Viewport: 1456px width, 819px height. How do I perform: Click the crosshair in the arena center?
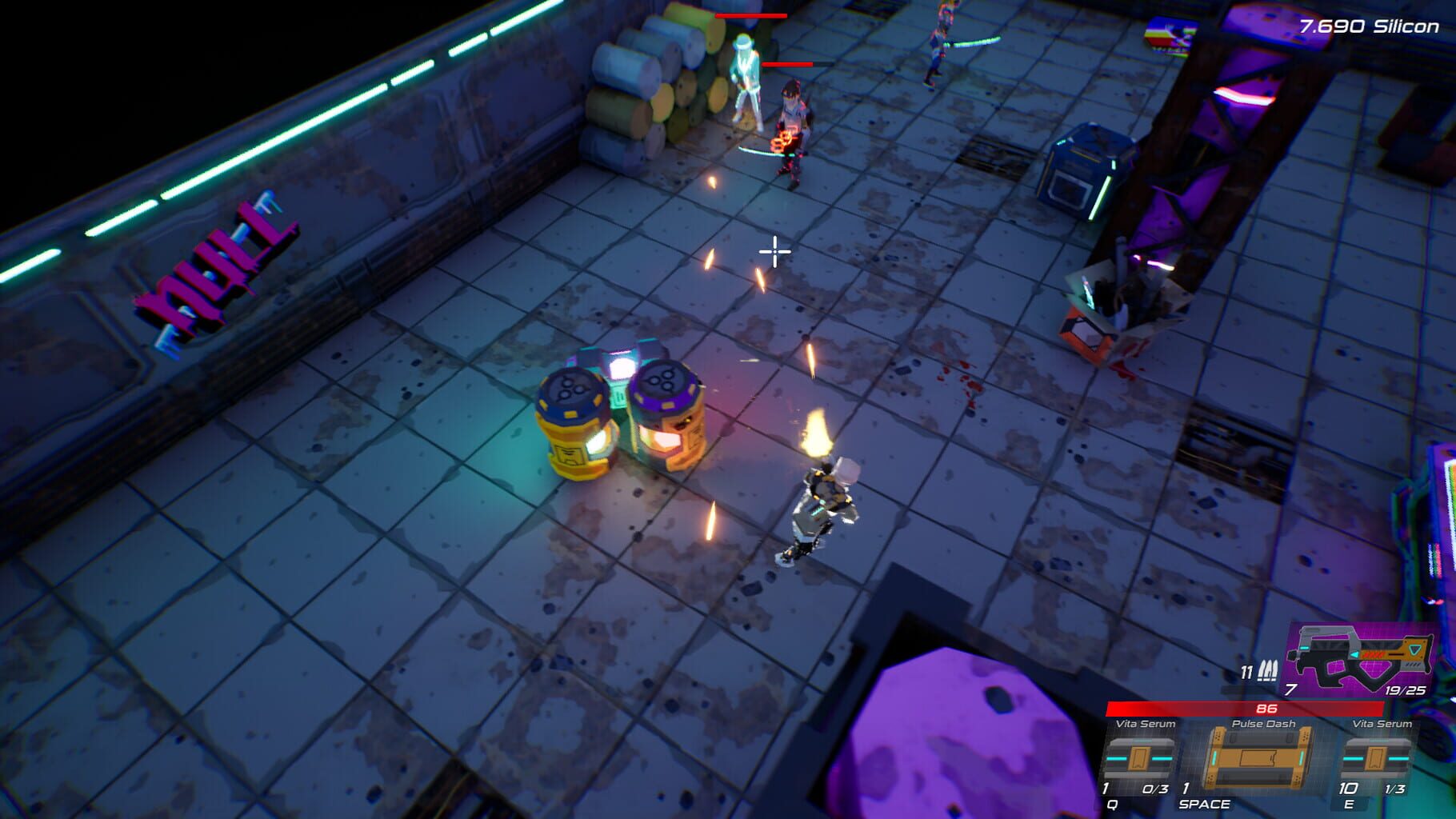pyautogui.click(x=774, y=253)
